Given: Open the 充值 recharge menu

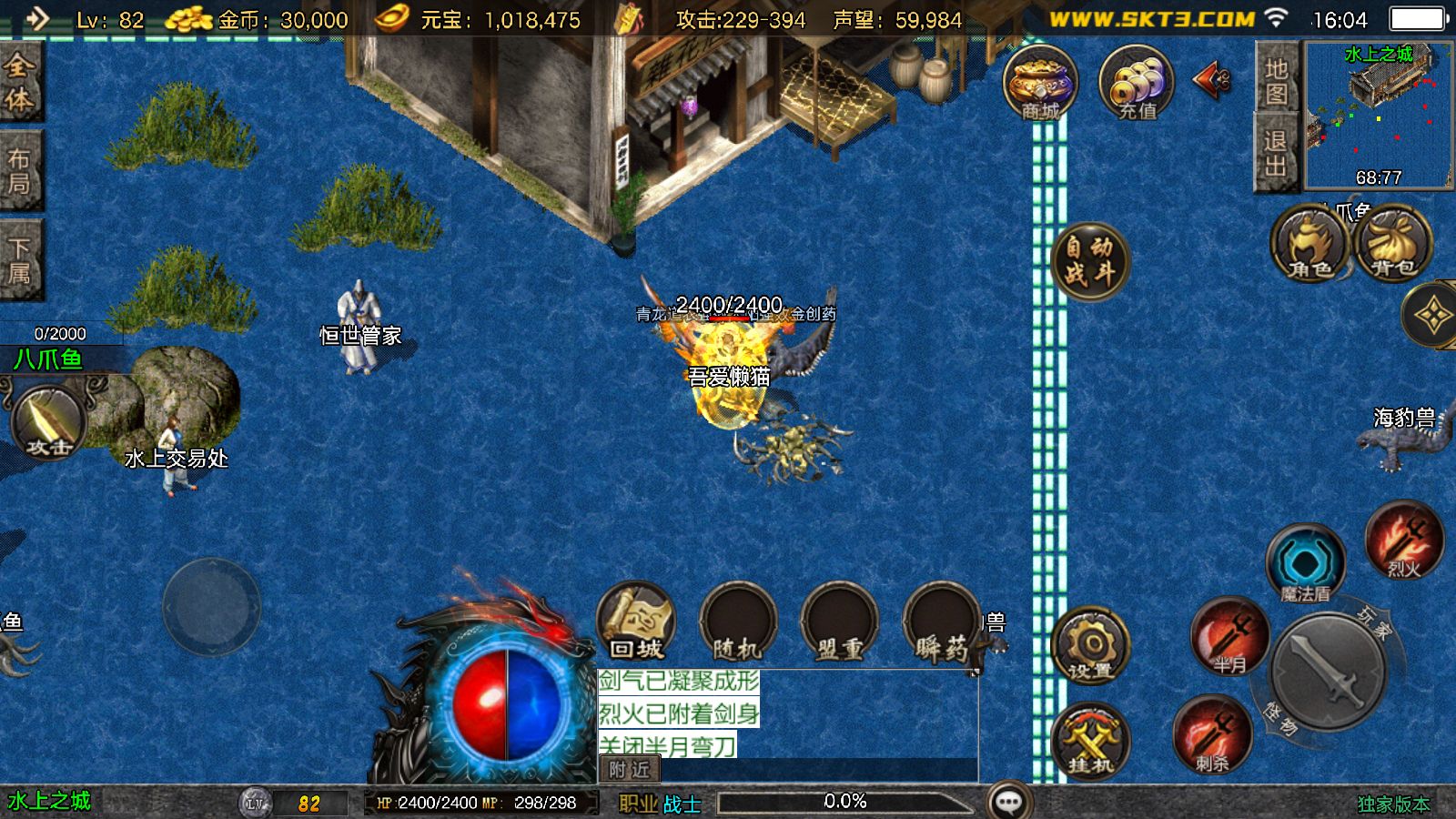Looking at the screenshot, I should 1137,84.
